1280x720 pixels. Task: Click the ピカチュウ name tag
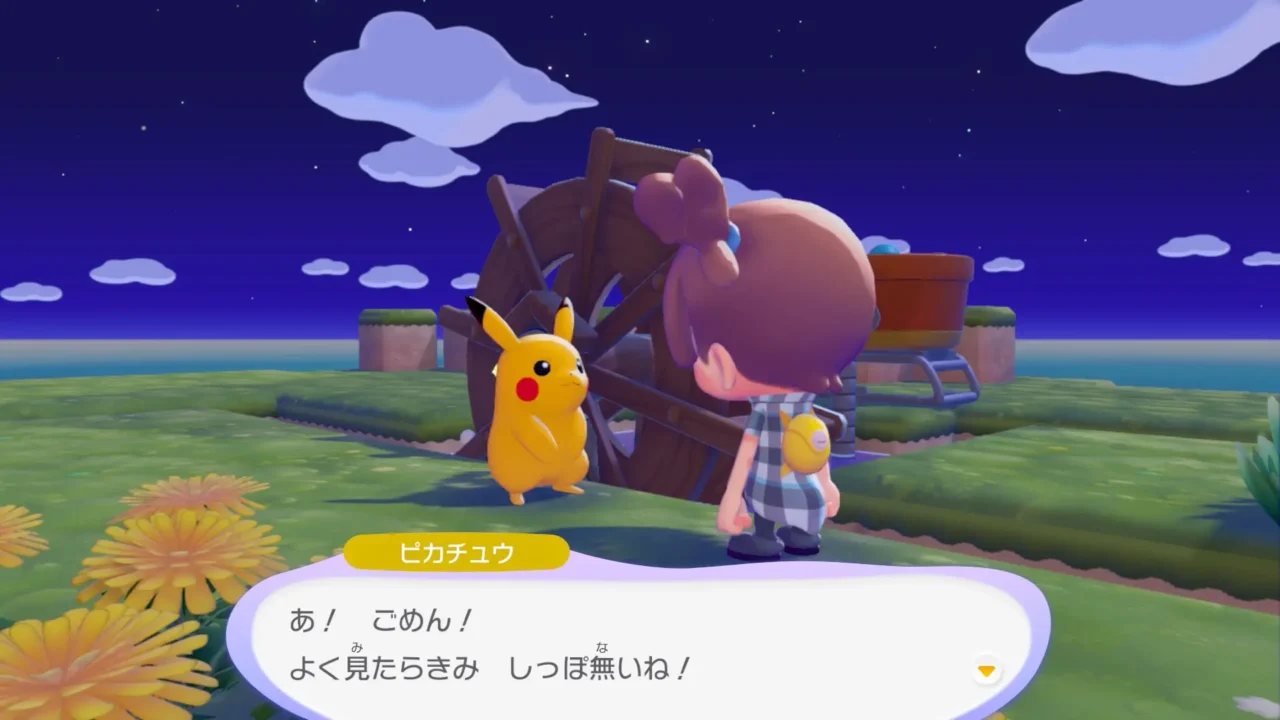click(x=455, y=551)
